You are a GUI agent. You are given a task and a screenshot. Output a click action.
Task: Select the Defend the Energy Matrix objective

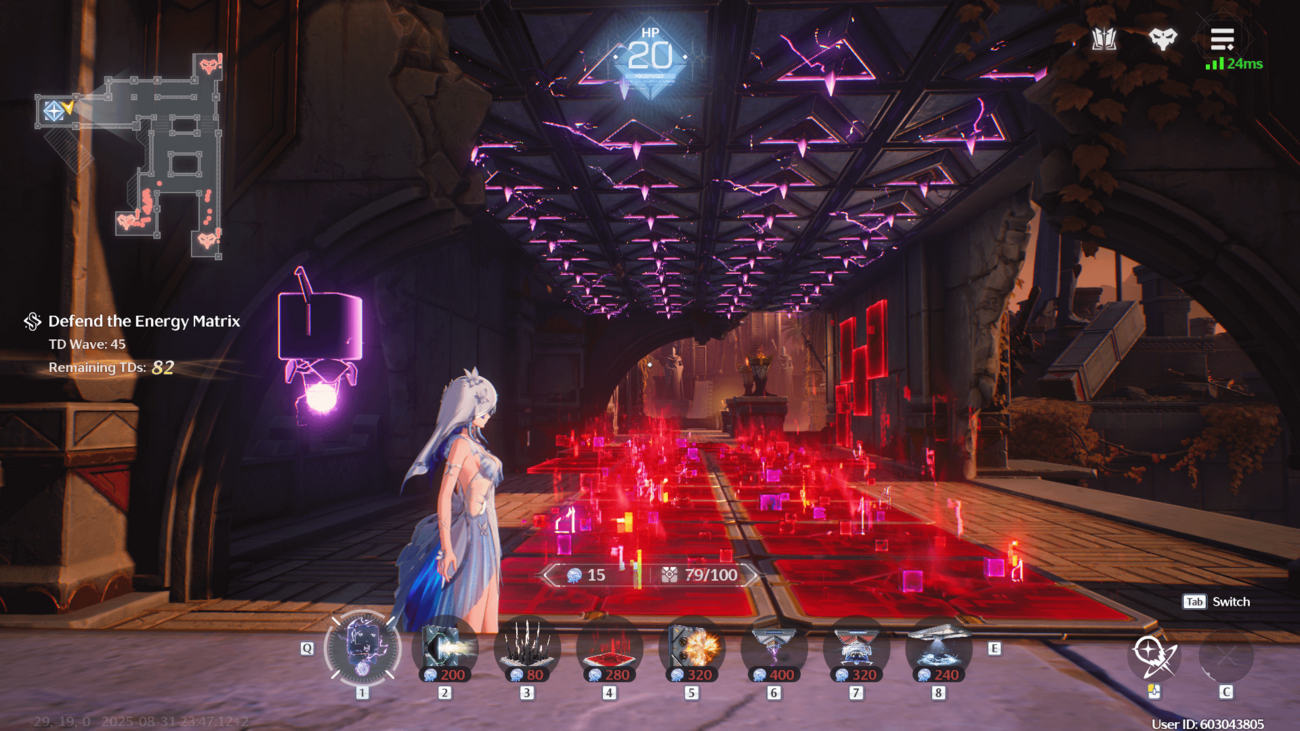click(x=143, y=321)
